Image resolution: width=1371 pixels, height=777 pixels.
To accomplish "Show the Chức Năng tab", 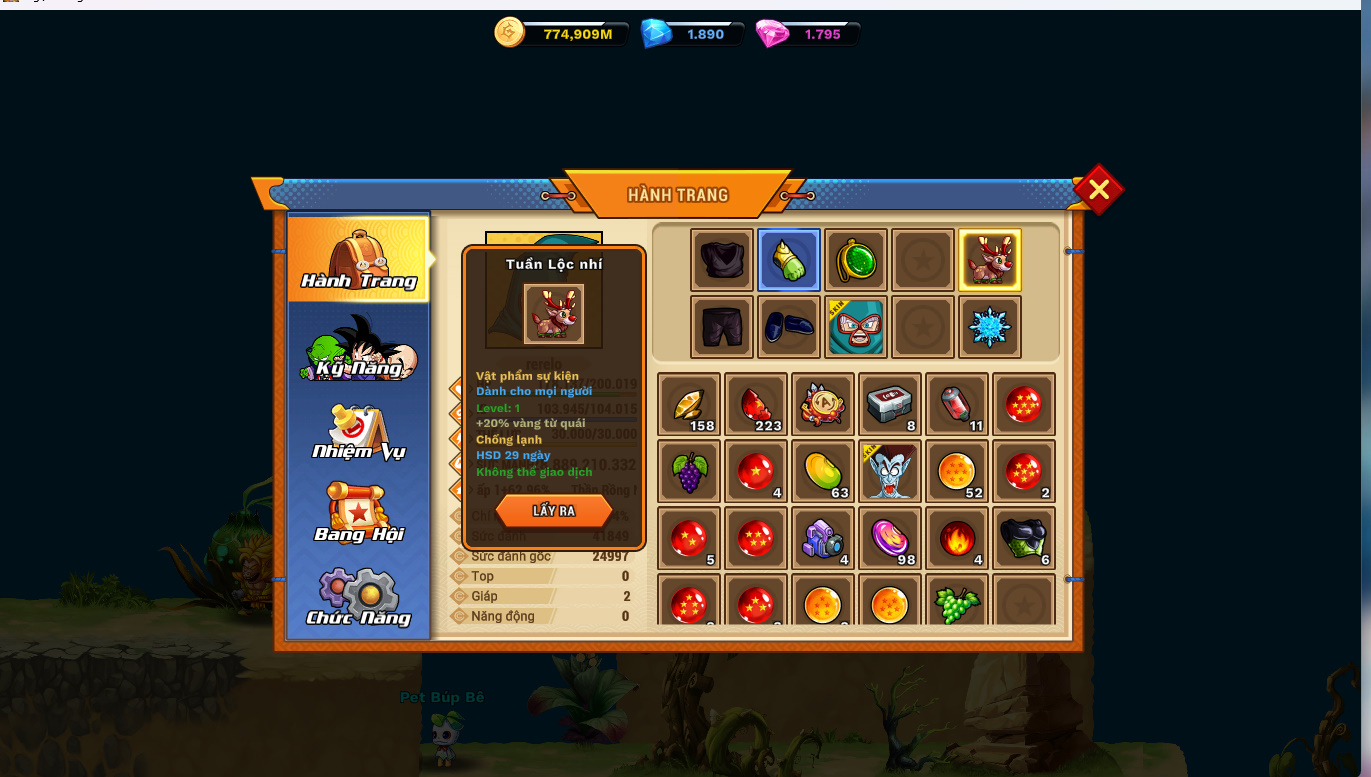I will [358, 598].
